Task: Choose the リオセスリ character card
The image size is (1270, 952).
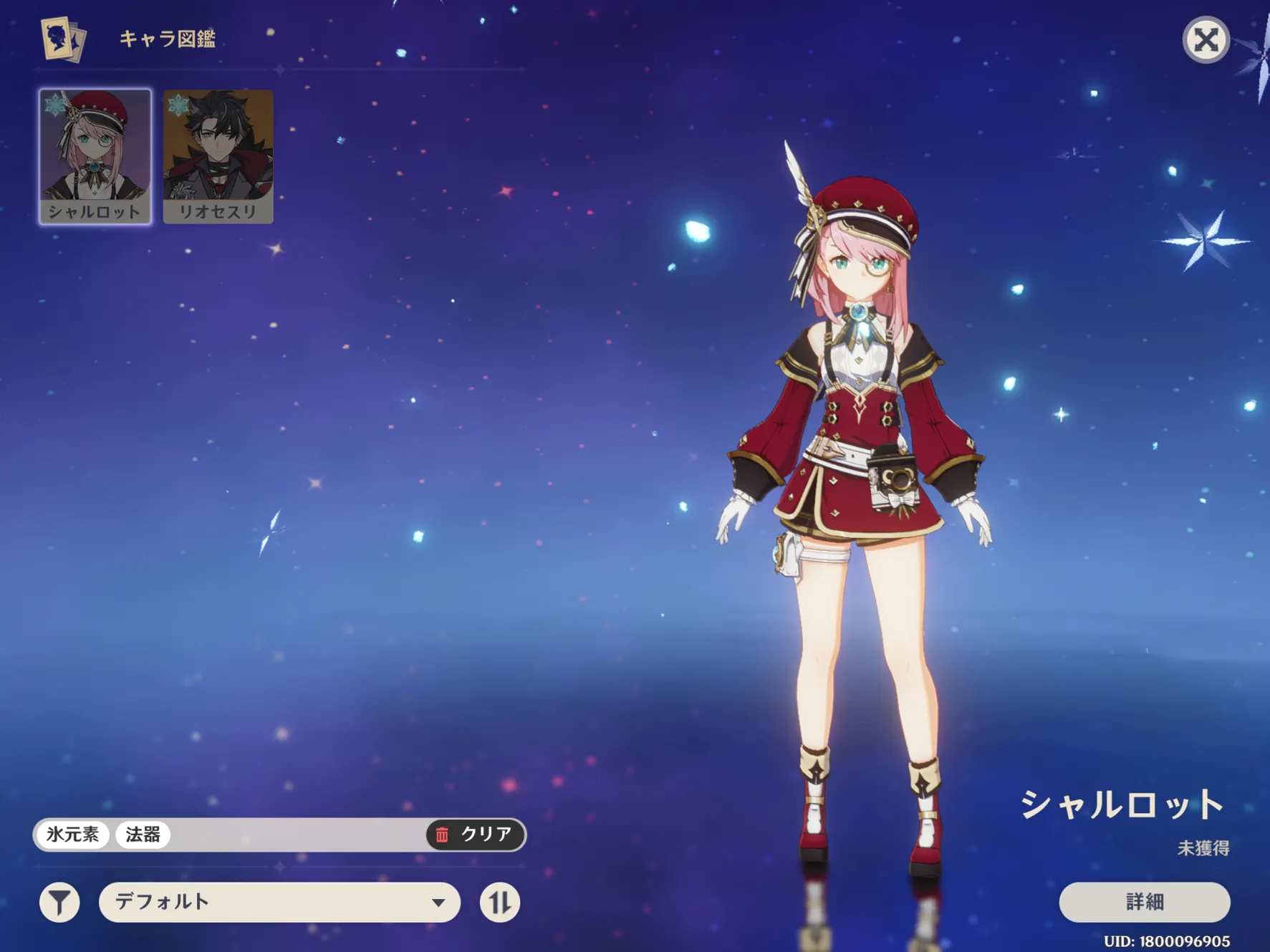Action: coord(218,156)
